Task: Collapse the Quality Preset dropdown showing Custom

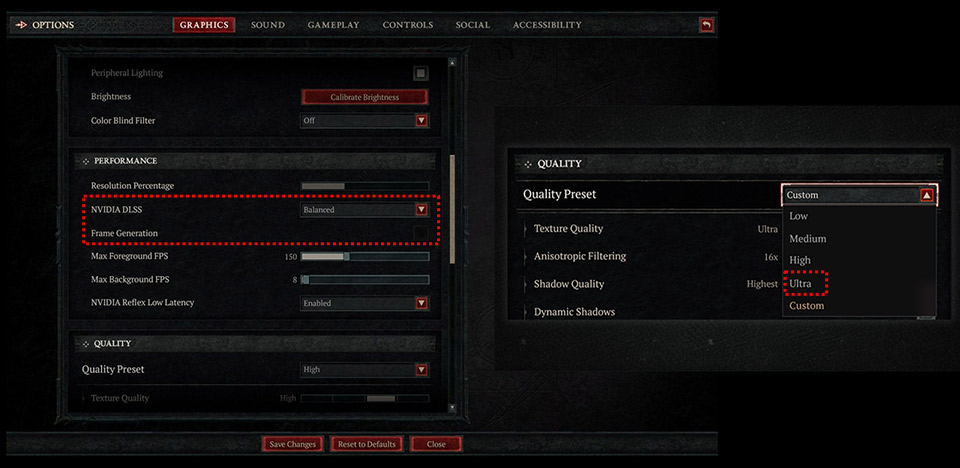Action: point(927,196)
